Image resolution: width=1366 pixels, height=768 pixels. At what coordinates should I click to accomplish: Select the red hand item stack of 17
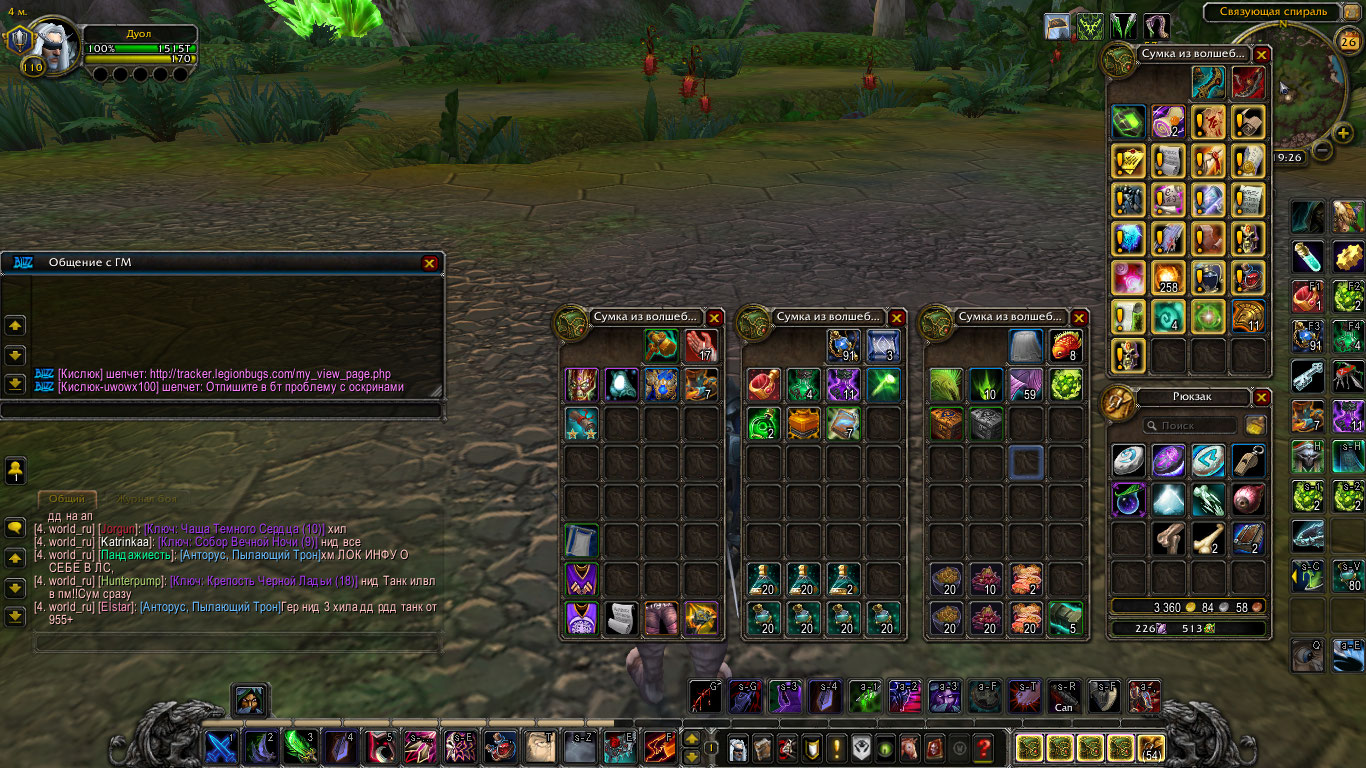(702, 346)
